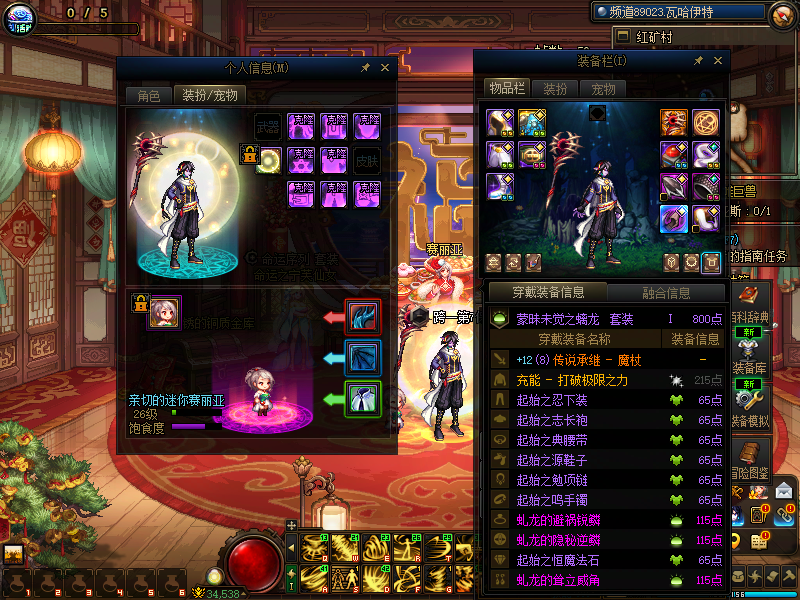Open the 宠物 tab in equipment window
The image size is (800, 600).
603,89
